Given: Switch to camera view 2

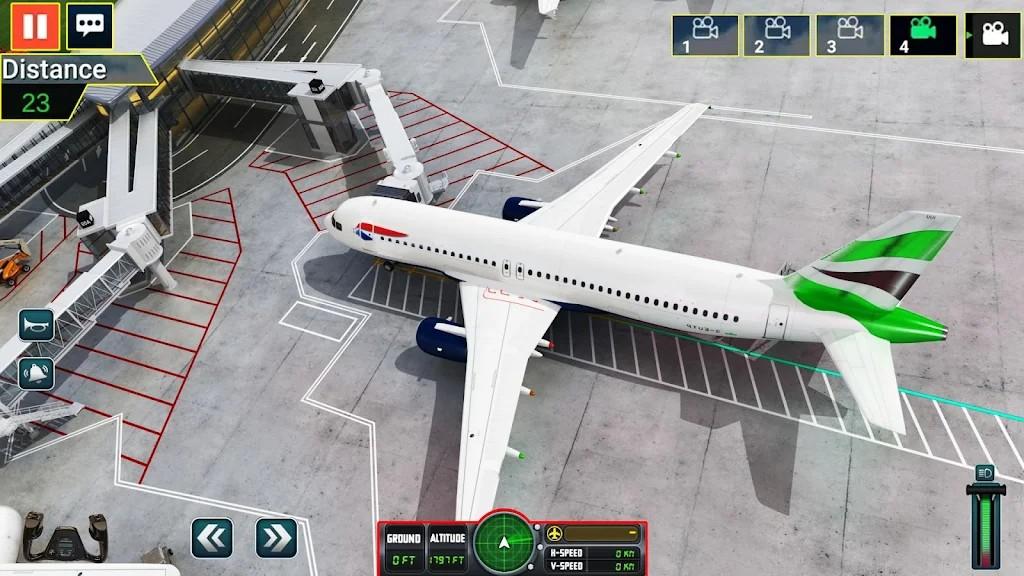Looking at the screenshot, I should pos(776,35).
